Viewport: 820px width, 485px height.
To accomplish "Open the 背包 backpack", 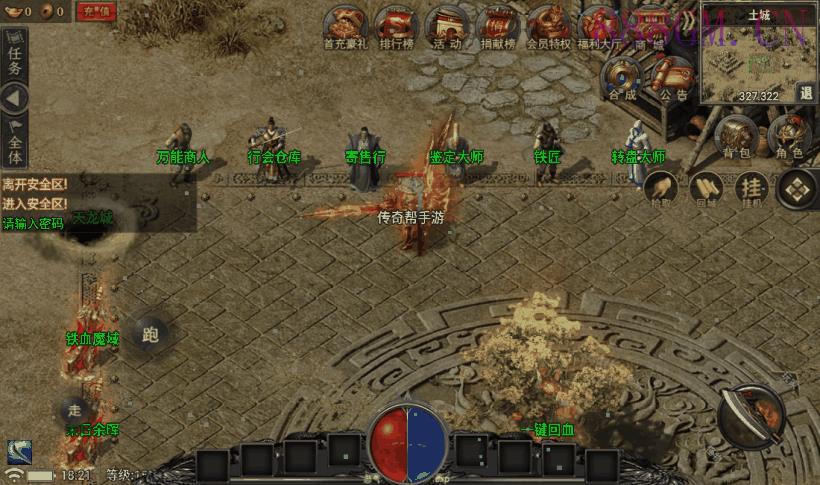I will 736,135.
